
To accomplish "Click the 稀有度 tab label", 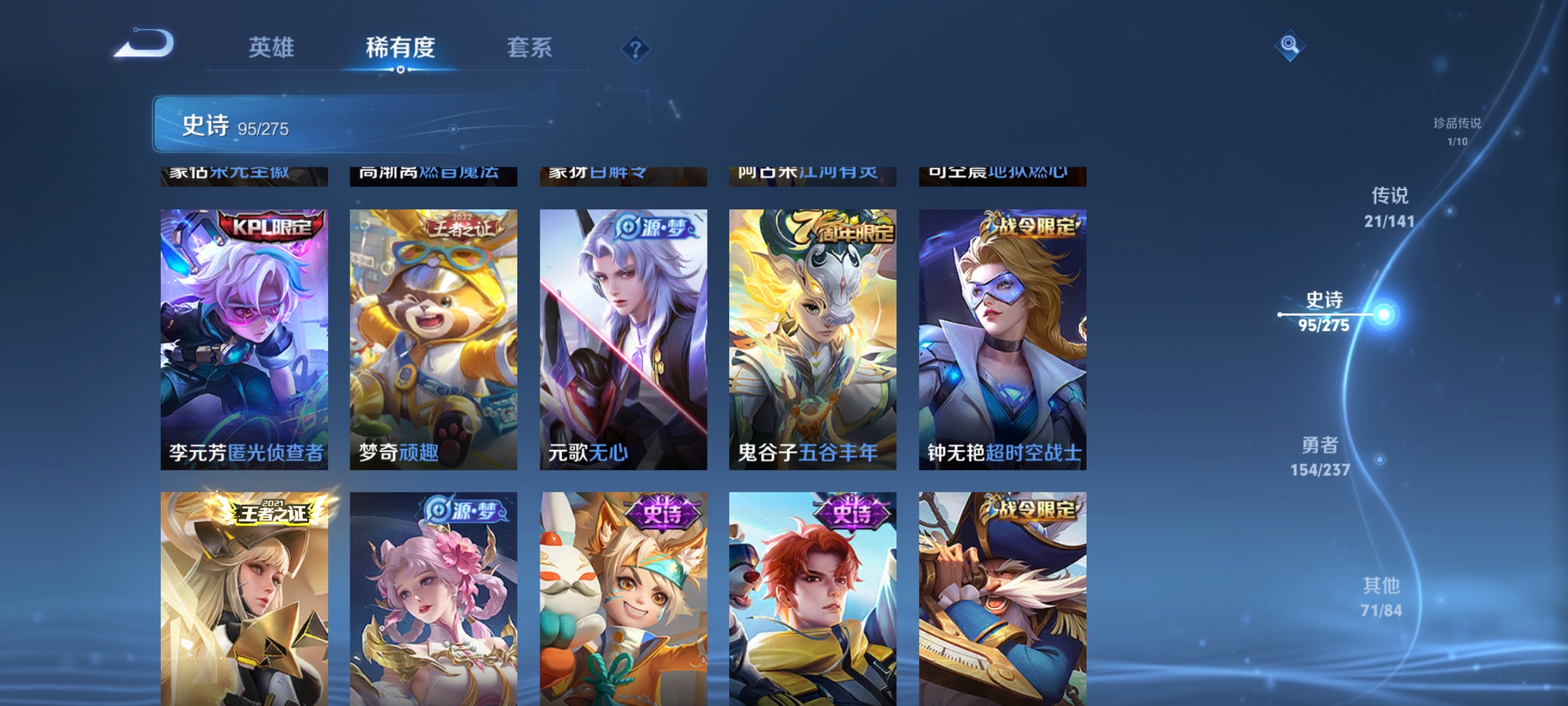I will pyautogui.click(x=400, y=47).
